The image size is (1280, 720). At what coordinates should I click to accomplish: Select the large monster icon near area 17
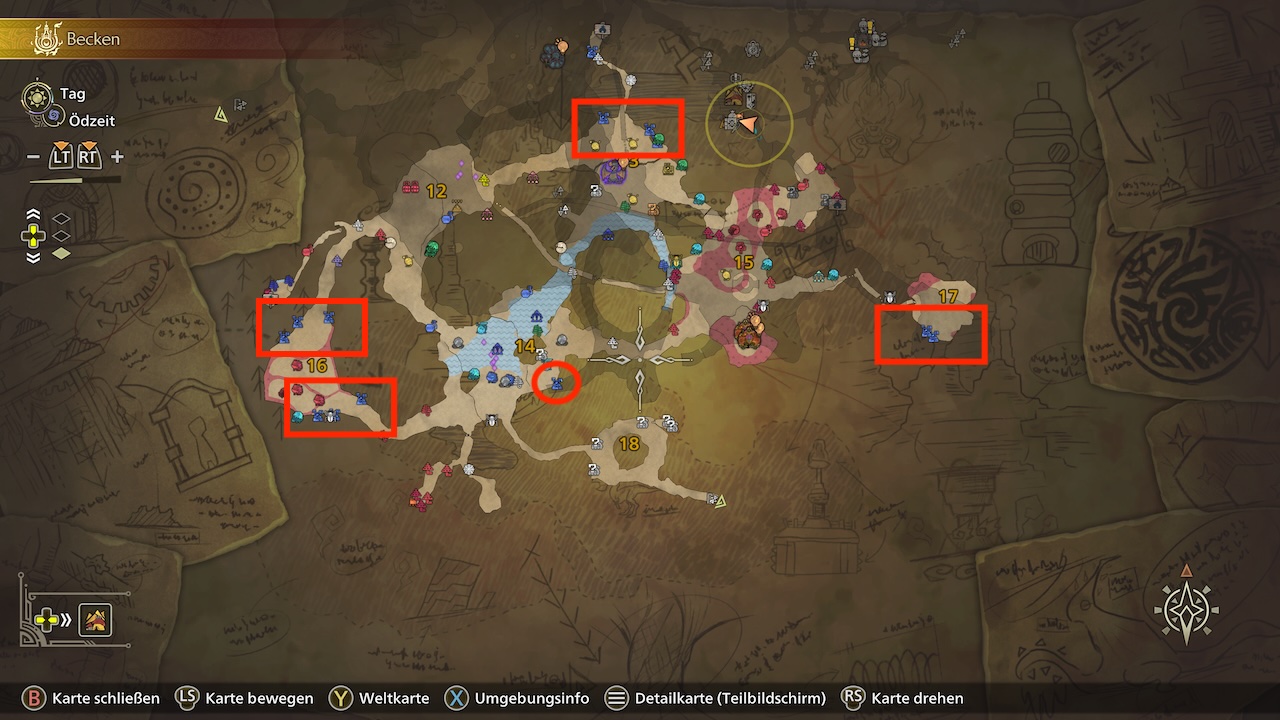745,334
